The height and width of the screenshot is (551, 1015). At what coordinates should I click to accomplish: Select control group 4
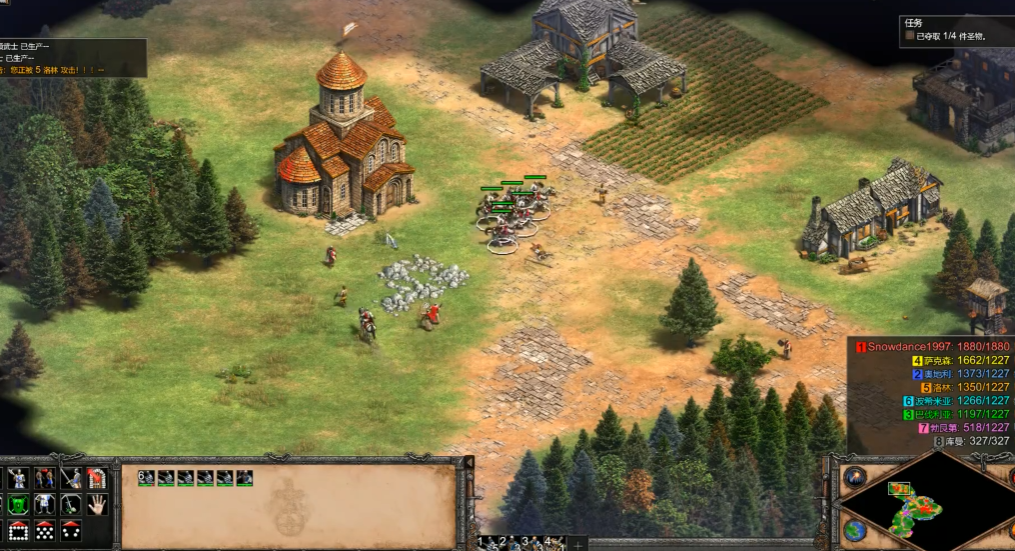tap(546, 543)
